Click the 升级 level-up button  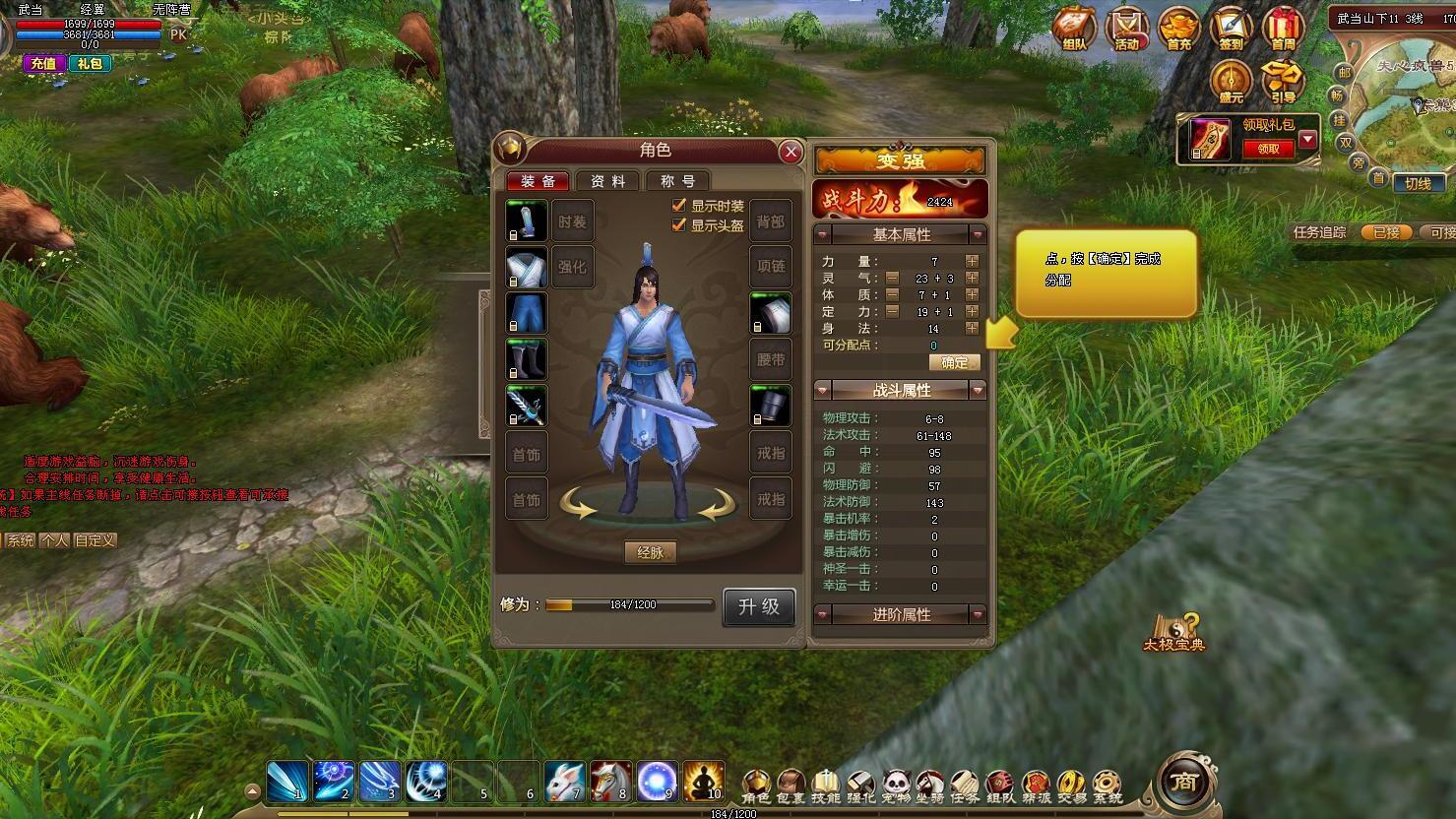pos(758,606)
